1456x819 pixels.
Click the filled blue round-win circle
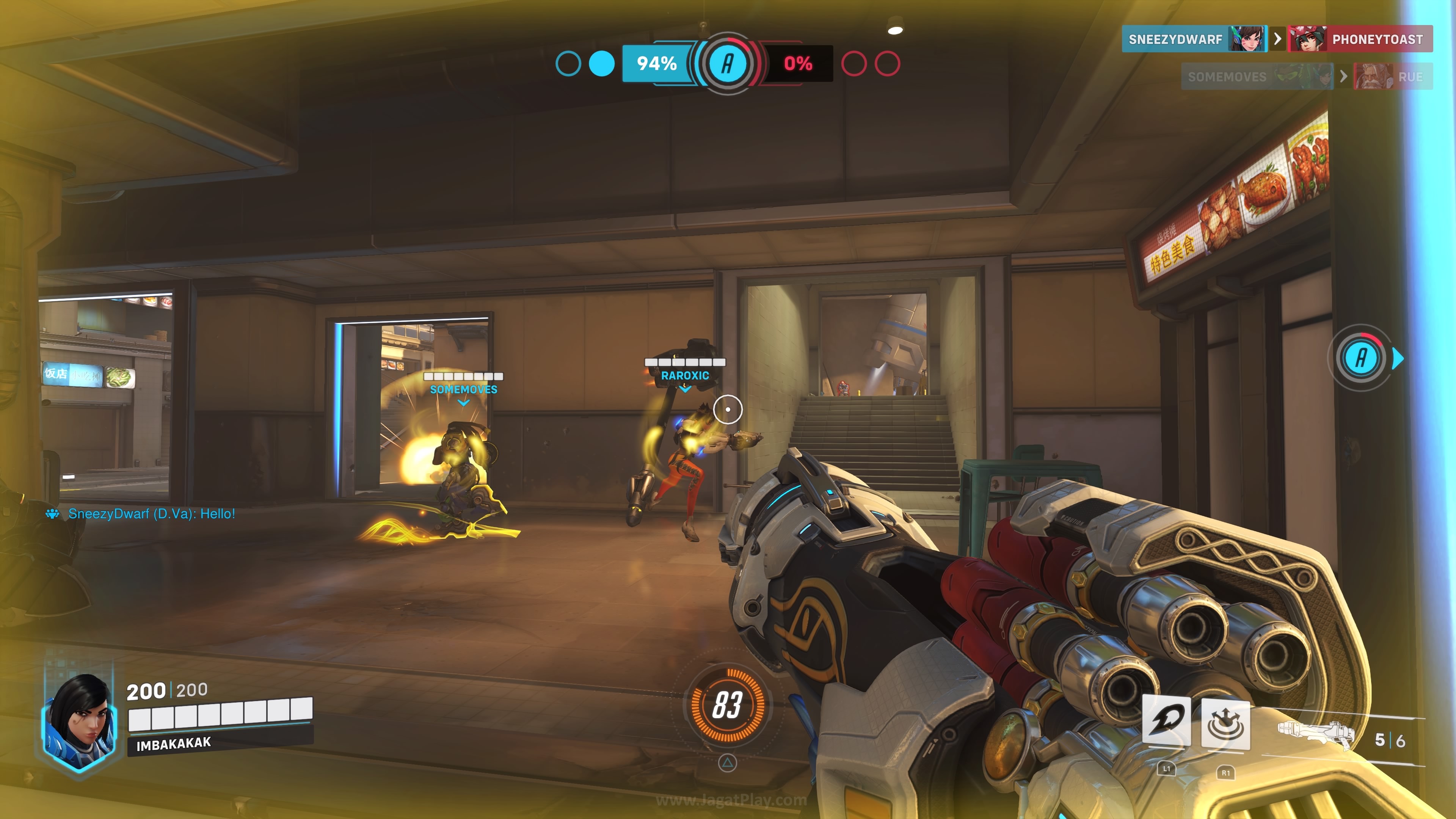tap(601, 63)
